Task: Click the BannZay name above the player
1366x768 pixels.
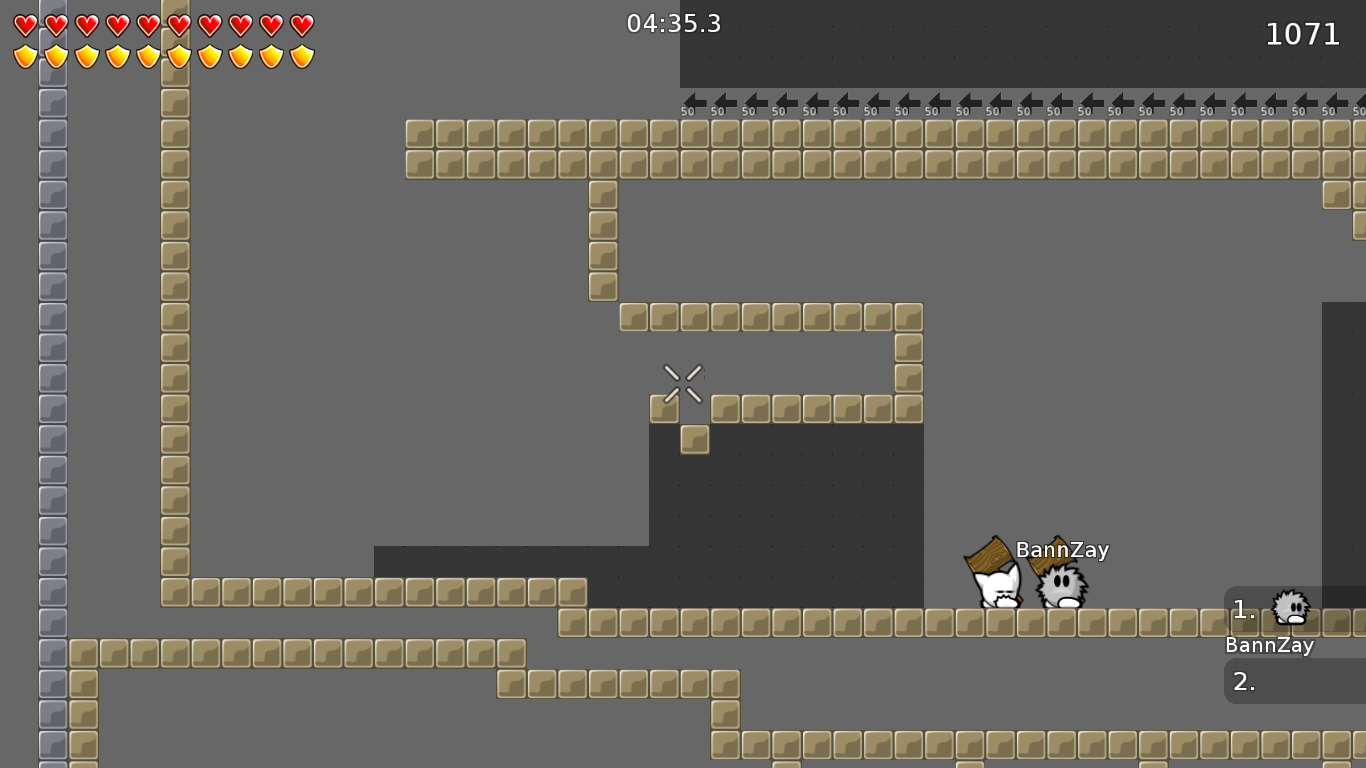Action: [x=1062, y=549]
